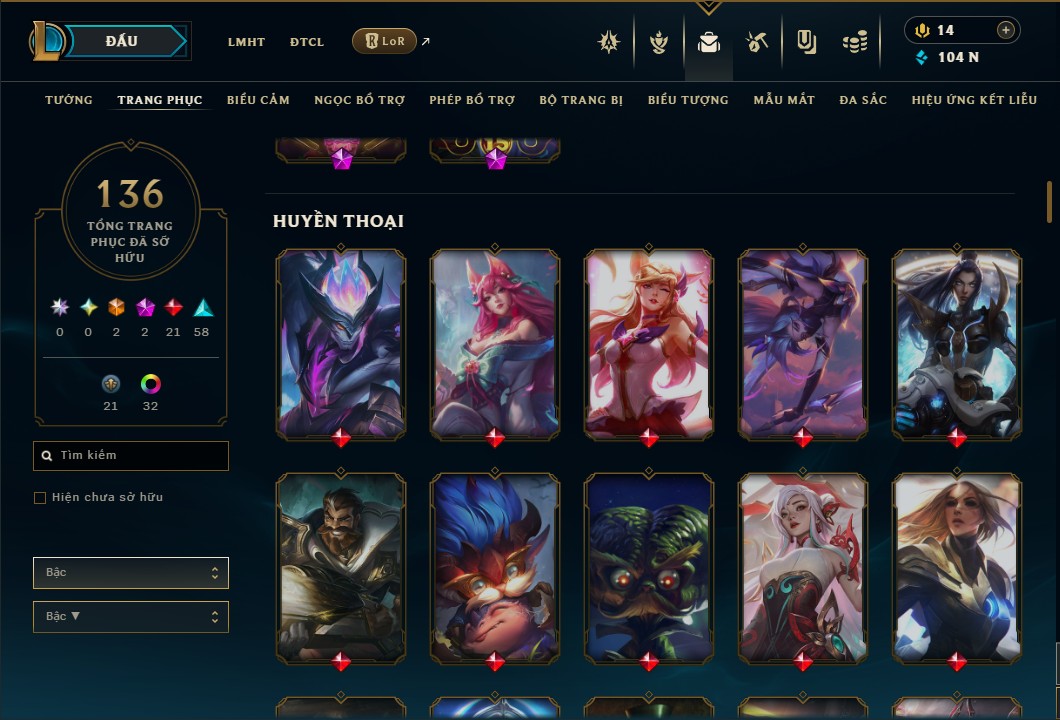Pick the green mustached alien skin card

pos(649,567)
